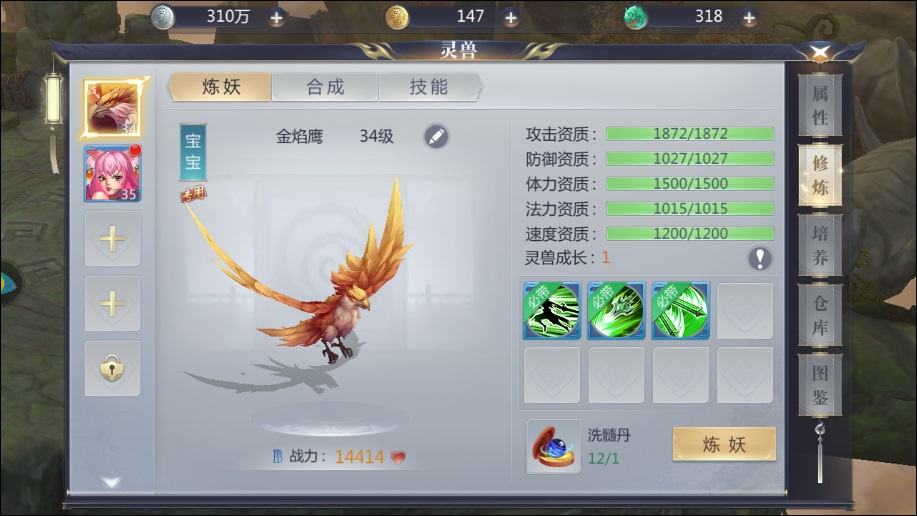
Task: Switch to the 修炼 side tab
Action: point(820,176)
